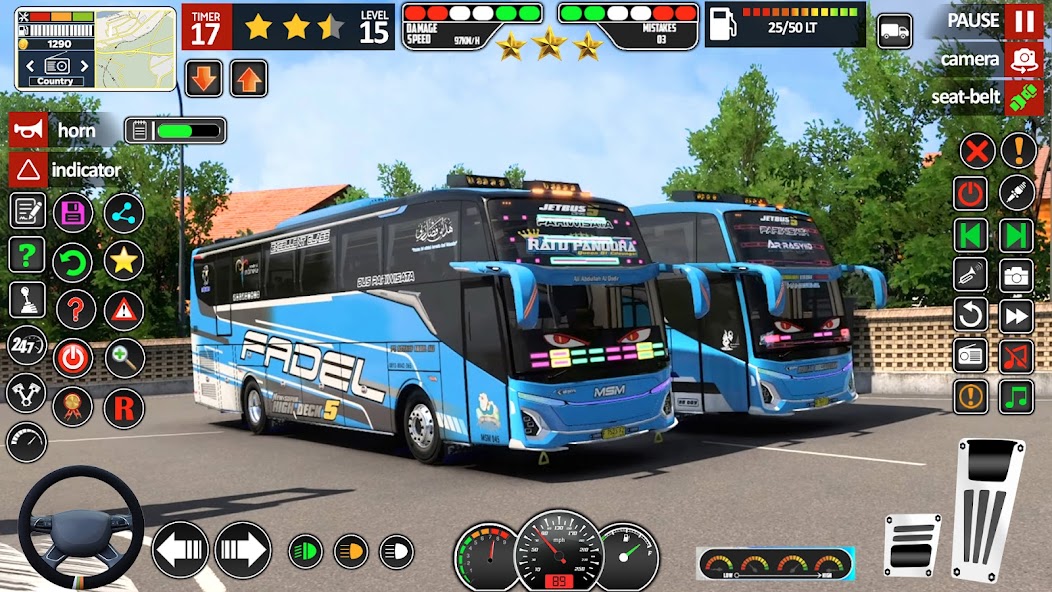Screen dimensions: 1052x592
Task: Mute sound with the crossed-out music note
Action: [x=1016, y=356]
